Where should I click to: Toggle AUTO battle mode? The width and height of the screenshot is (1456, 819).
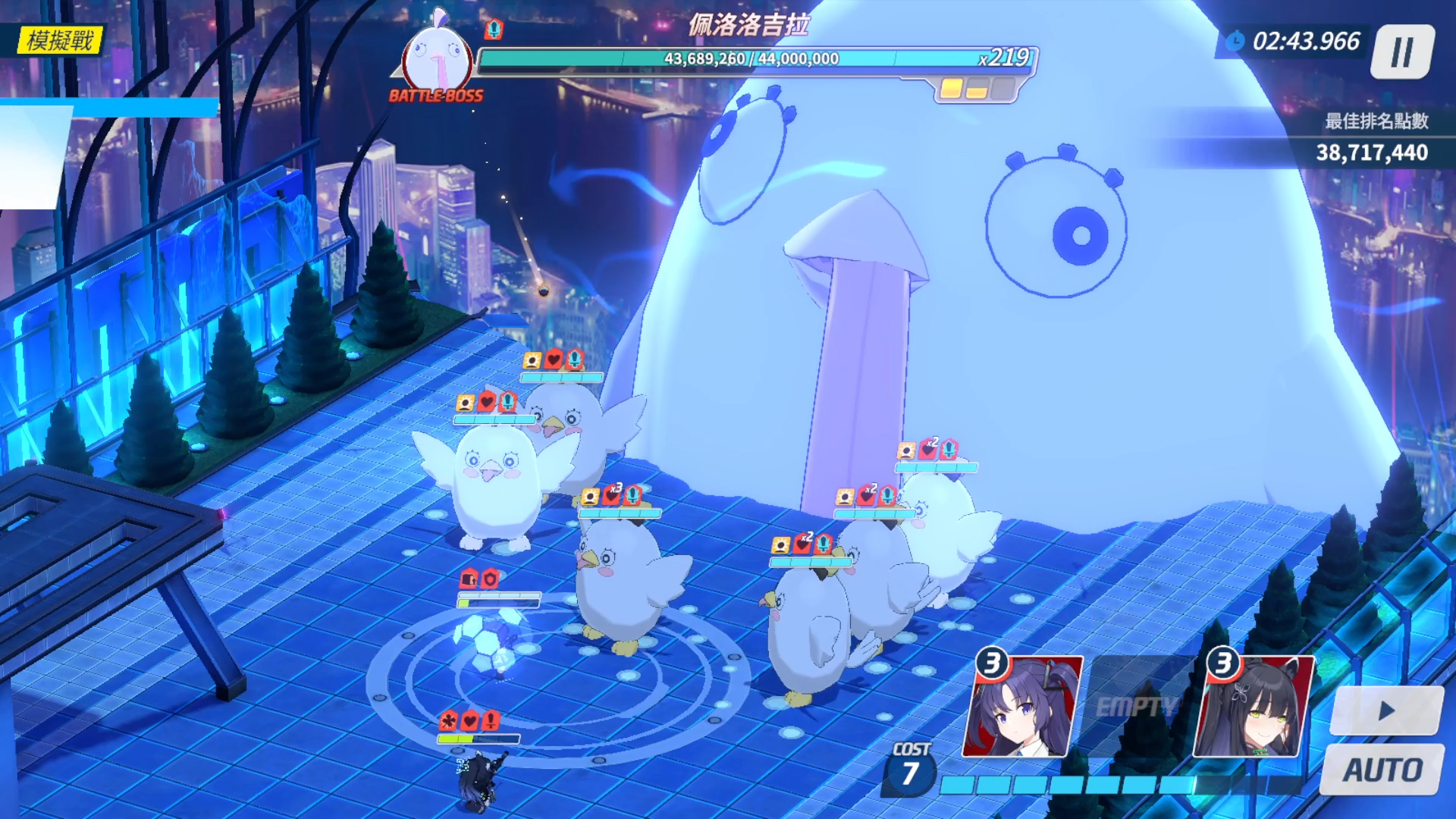pos(1382,770)
